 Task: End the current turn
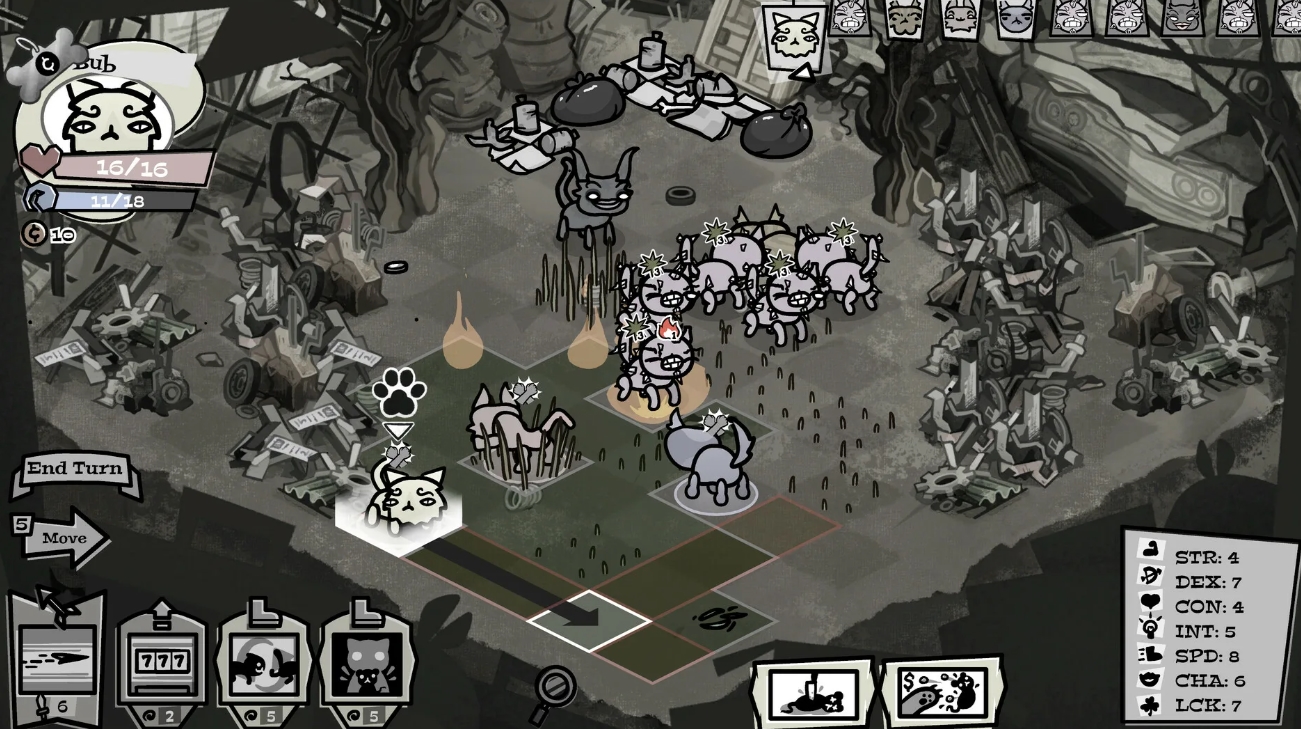(75, 469)
